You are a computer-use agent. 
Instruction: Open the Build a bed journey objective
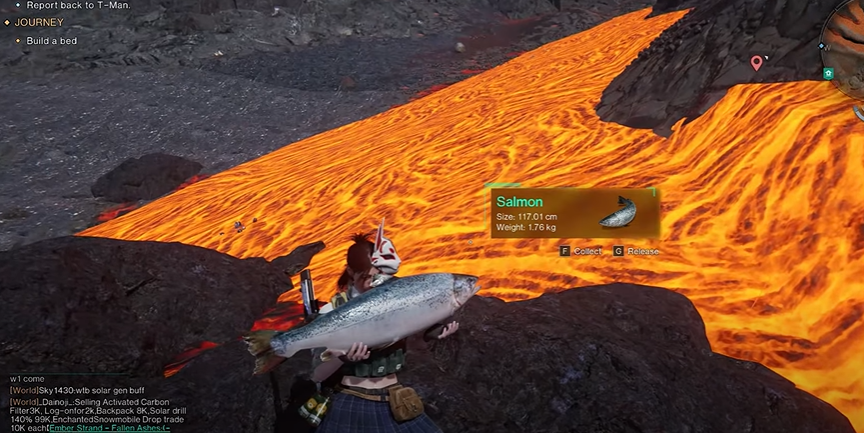coord(54,40)
